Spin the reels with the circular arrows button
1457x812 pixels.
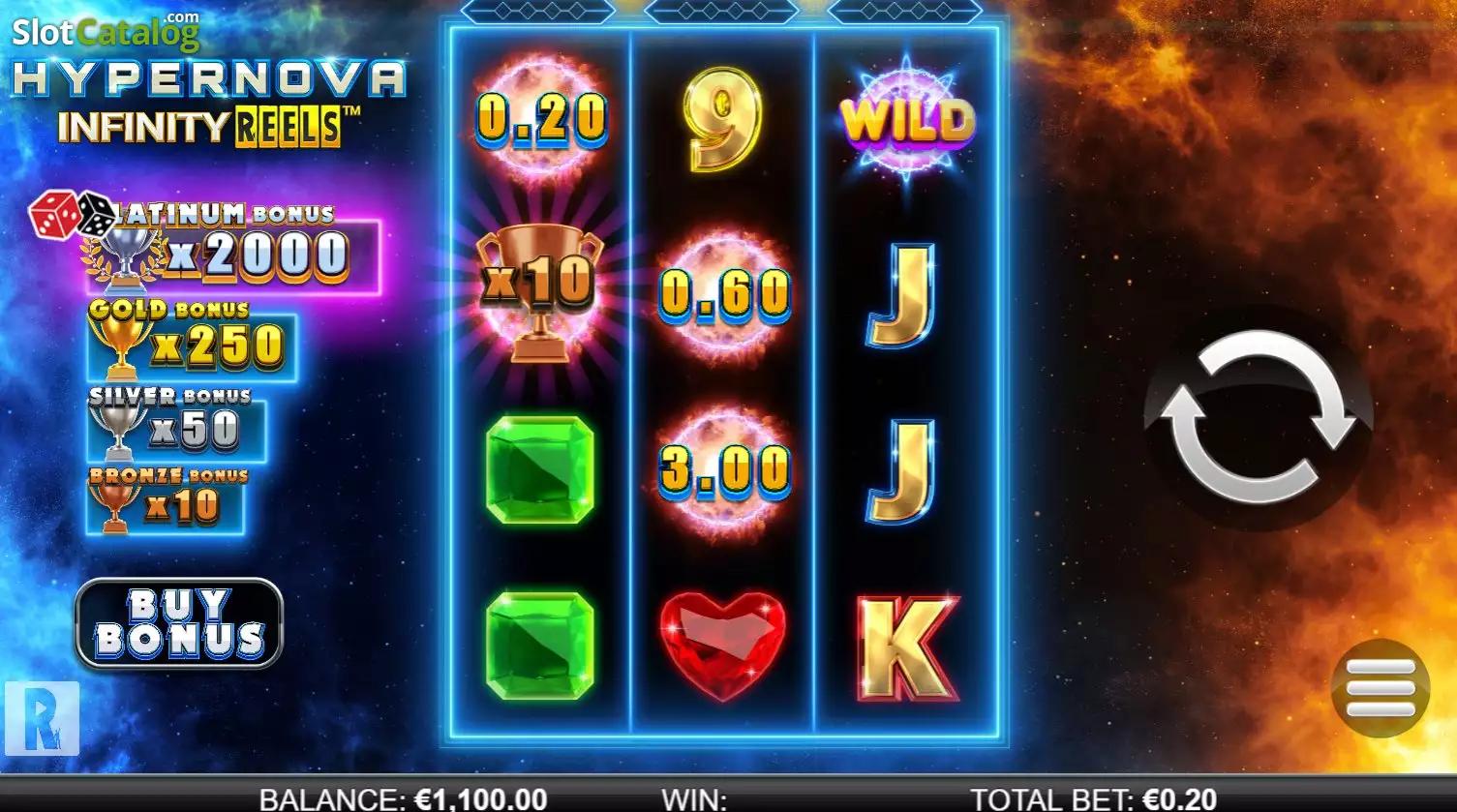(1258, 417)
